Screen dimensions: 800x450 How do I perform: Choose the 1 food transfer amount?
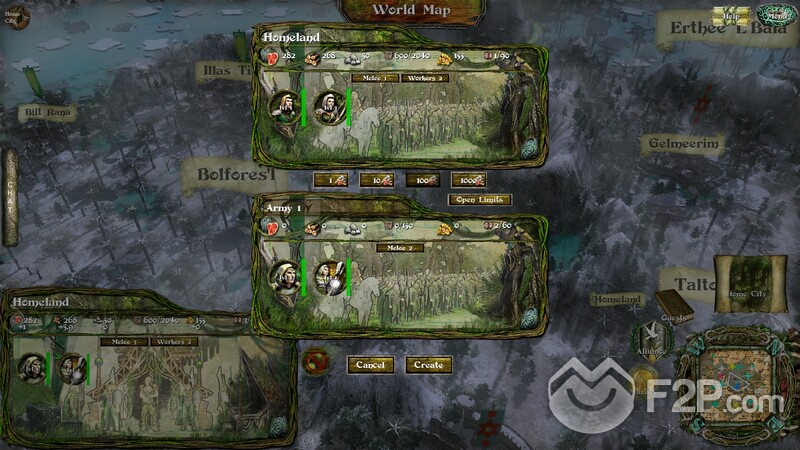(x=329, y=180)
